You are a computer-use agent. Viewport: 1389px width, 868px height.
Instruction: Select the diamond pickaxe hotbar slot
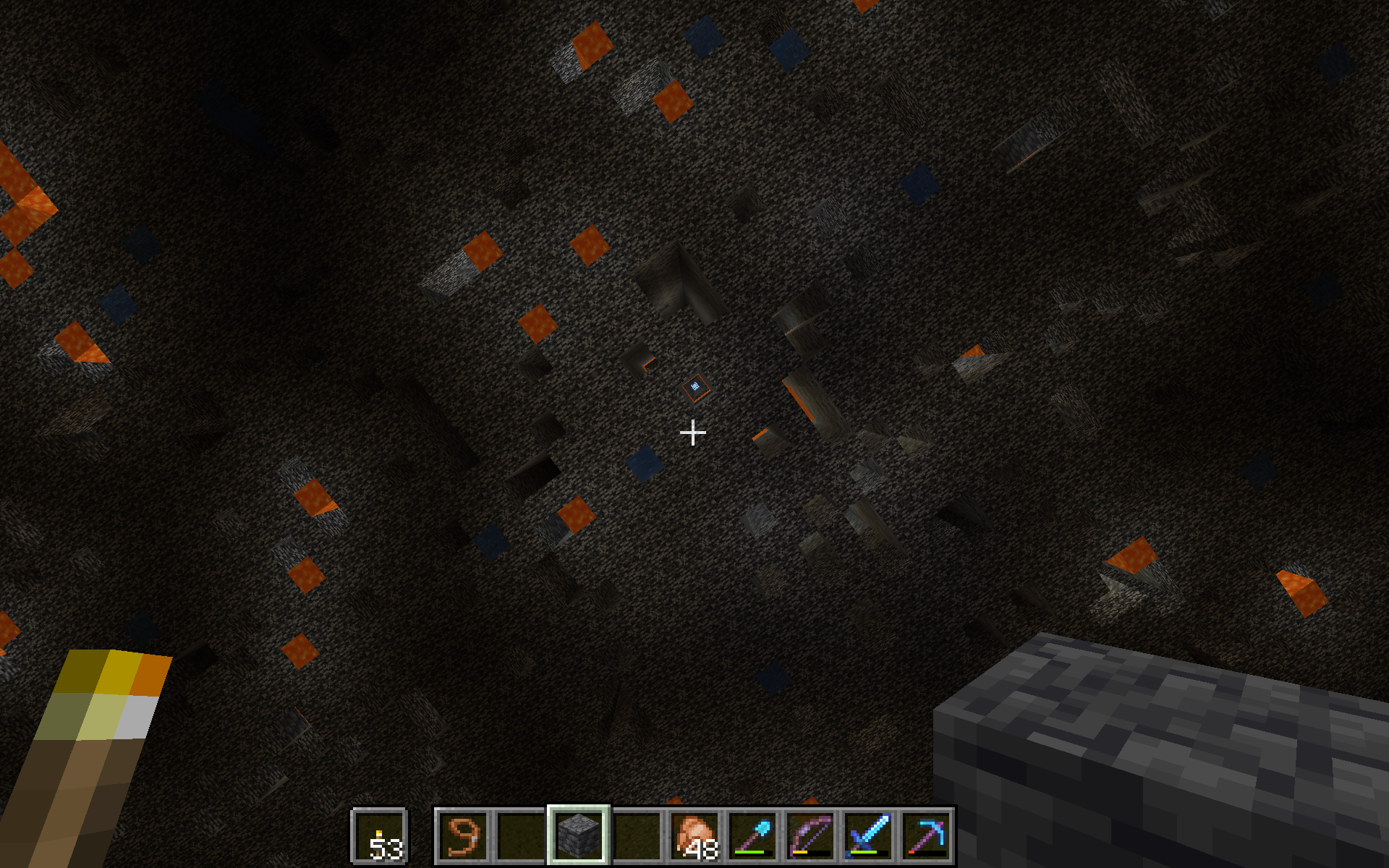point(926,836)
